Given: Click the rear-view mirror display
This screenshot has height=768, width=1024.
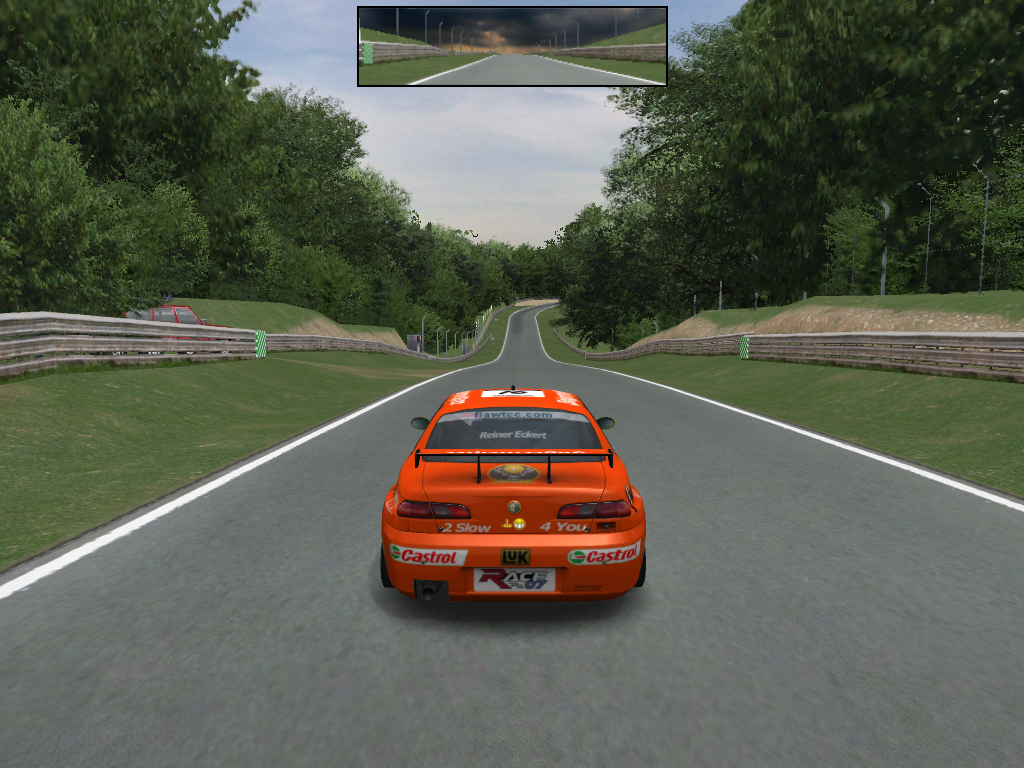Looking at the screenshot, I should point(512,46).
